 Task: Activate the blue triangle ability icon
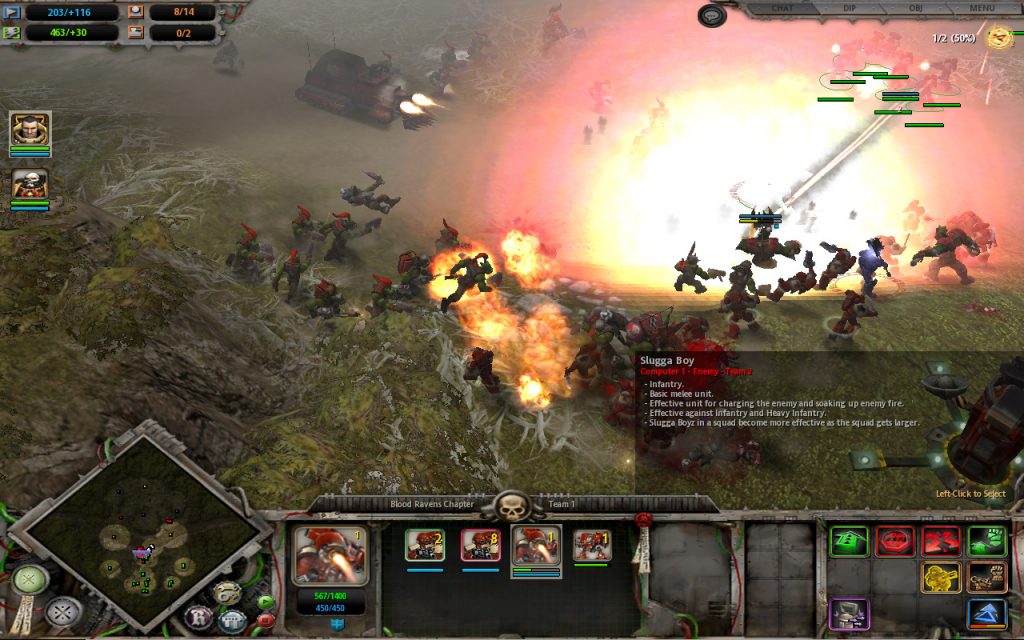987,613
